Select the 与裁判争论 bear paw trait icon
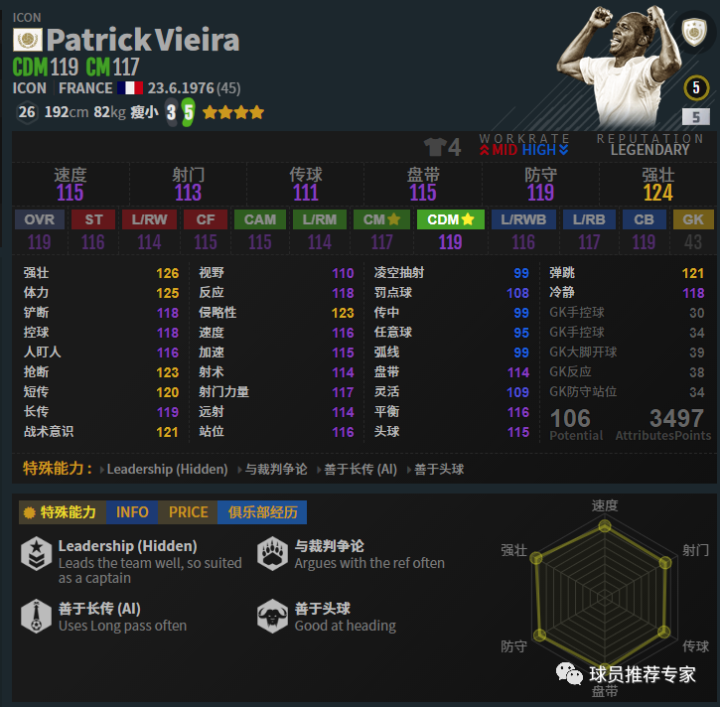 (273, 554)
